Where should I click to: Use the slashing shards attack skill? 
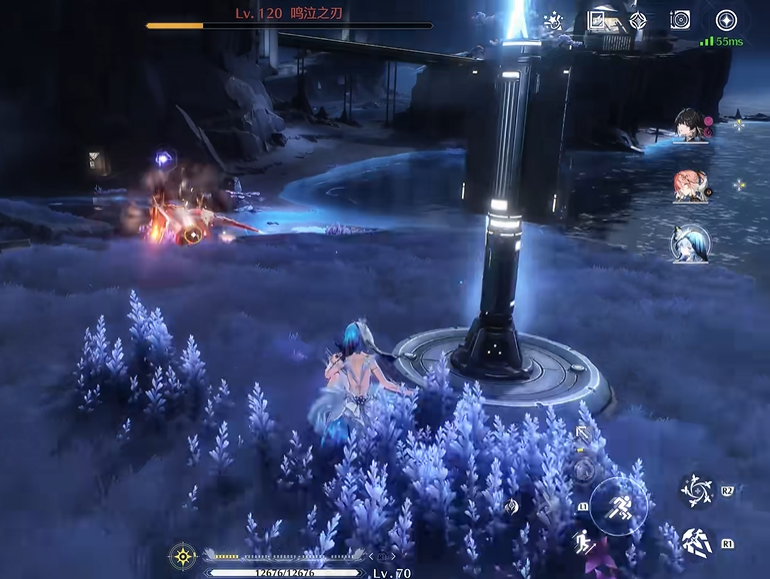point(696,543)
